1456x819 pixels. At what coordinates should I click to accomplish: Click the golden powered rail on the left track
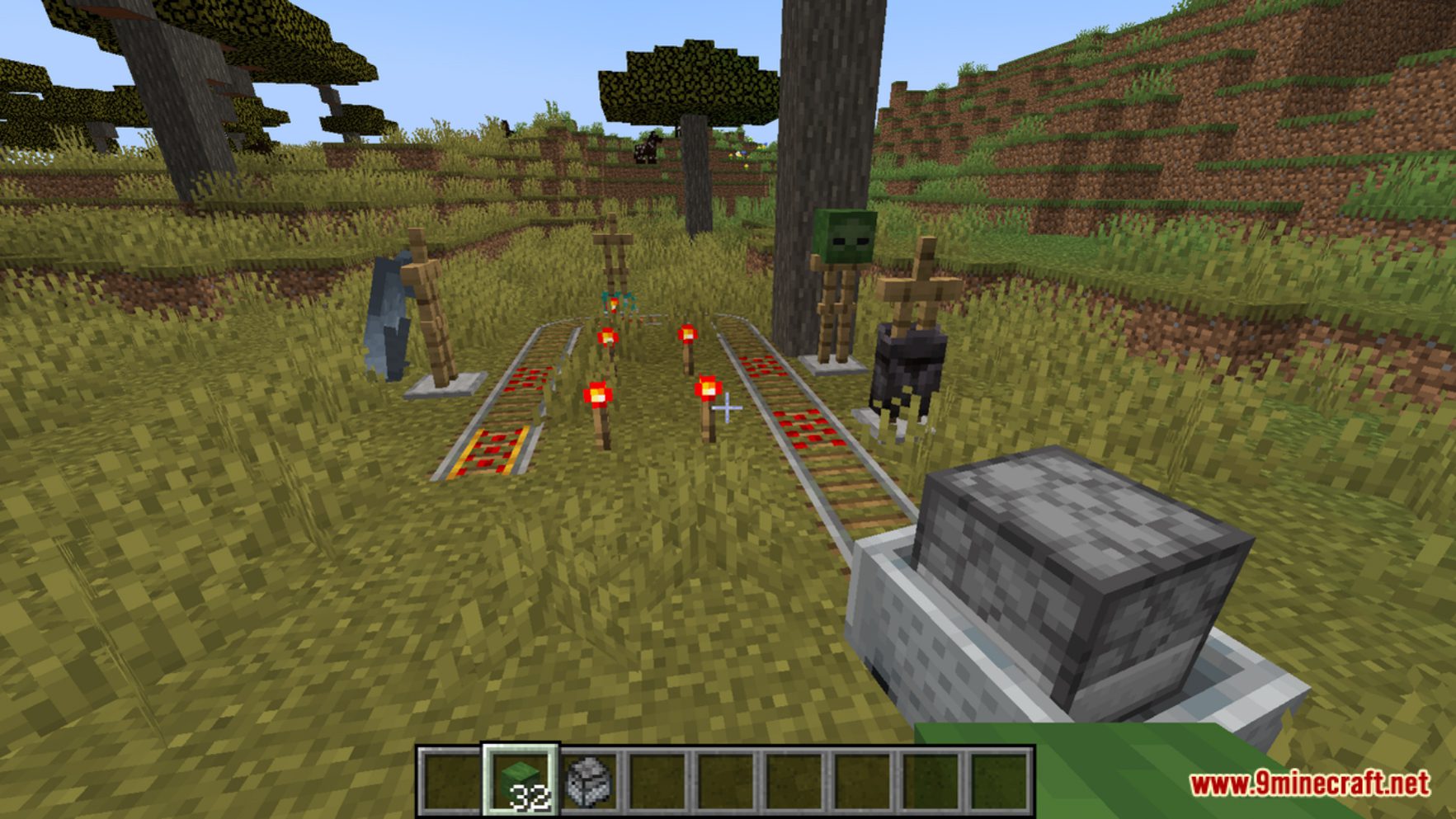[x=495, y=450]
